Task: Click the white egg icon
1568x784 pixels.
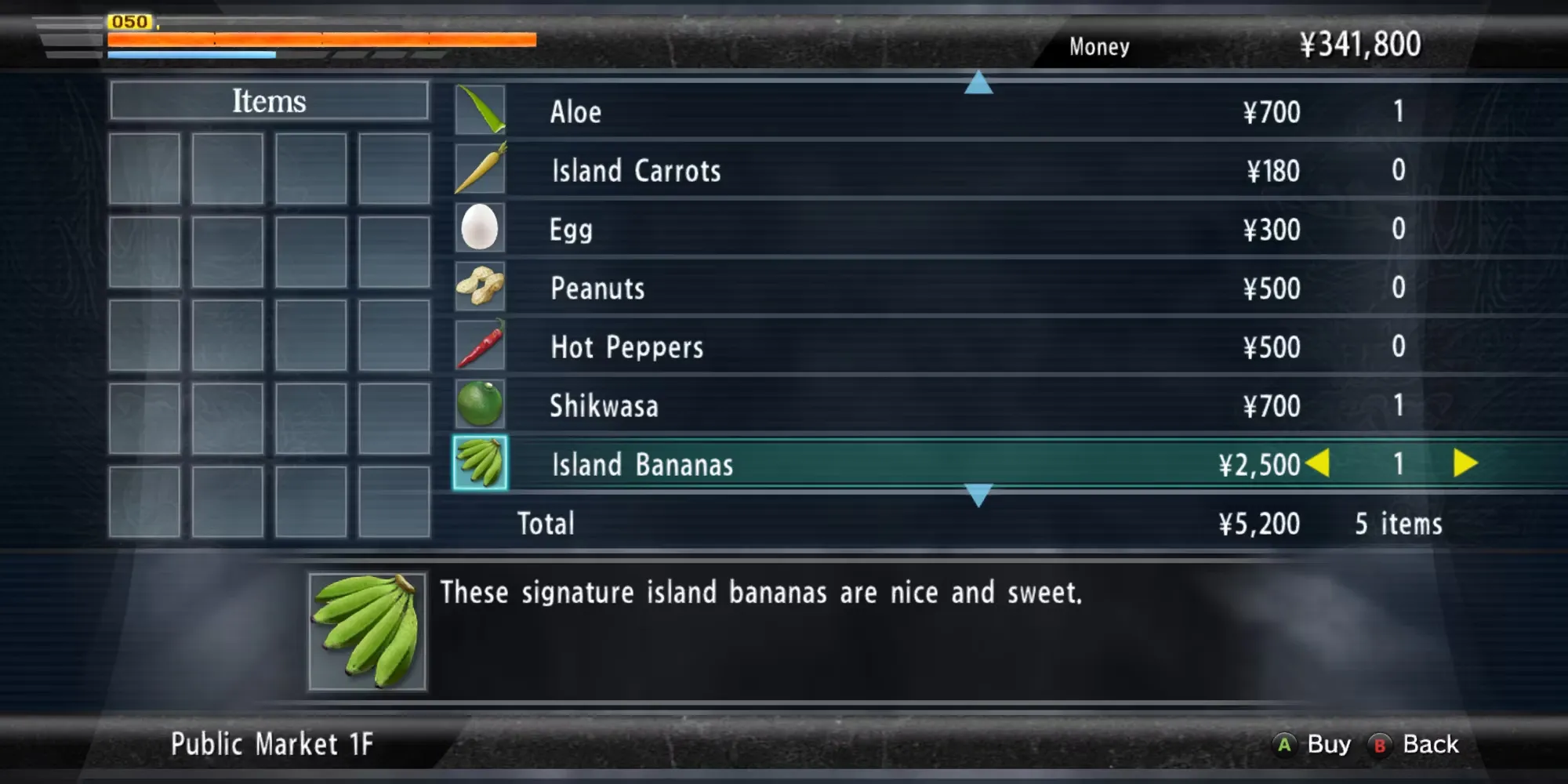Action: pos(480,227)
